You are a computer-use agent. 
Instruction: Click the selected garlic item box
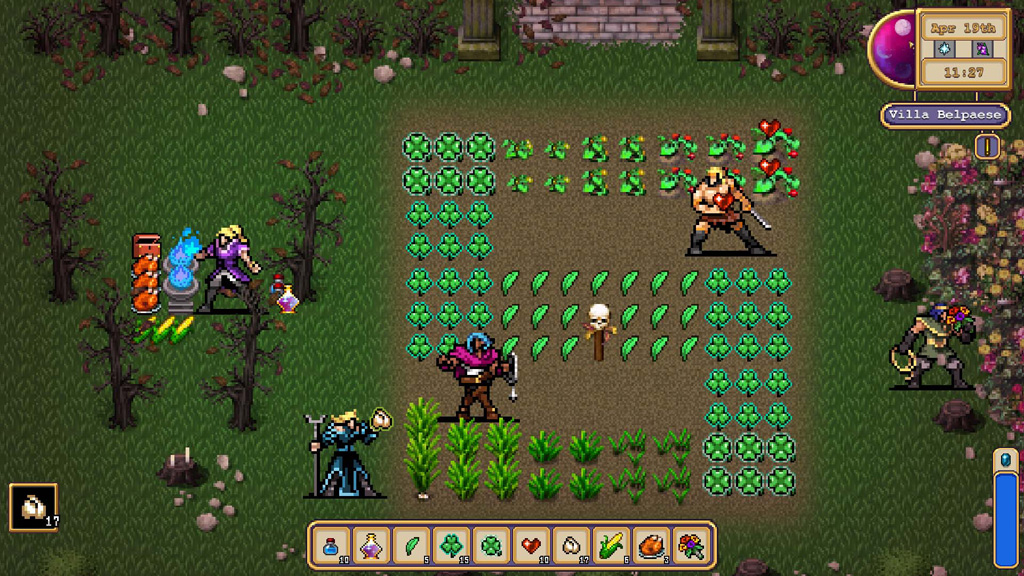tap(34, 507)
